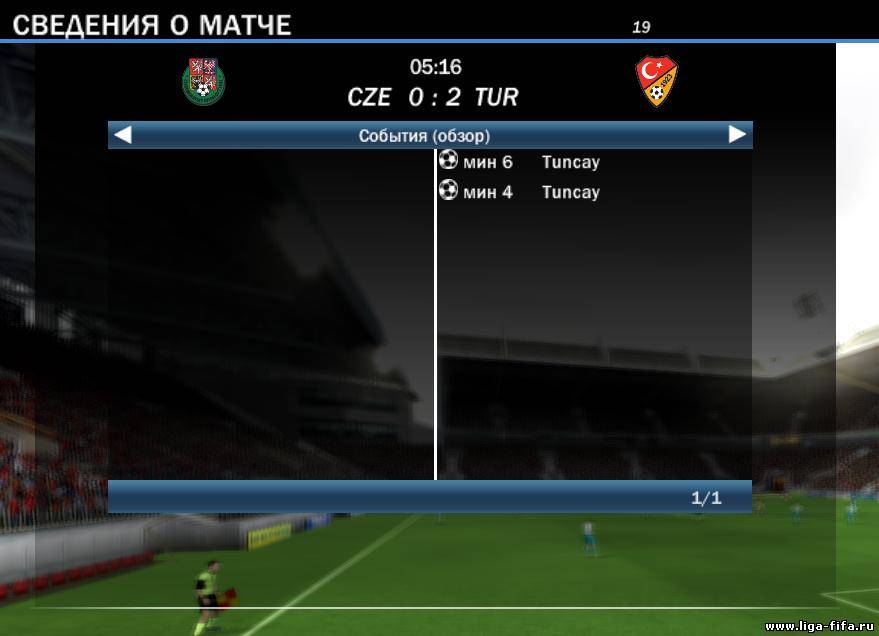The image size is (879, 636).
Task: Go to the next match info page
Action: [737, 135]
